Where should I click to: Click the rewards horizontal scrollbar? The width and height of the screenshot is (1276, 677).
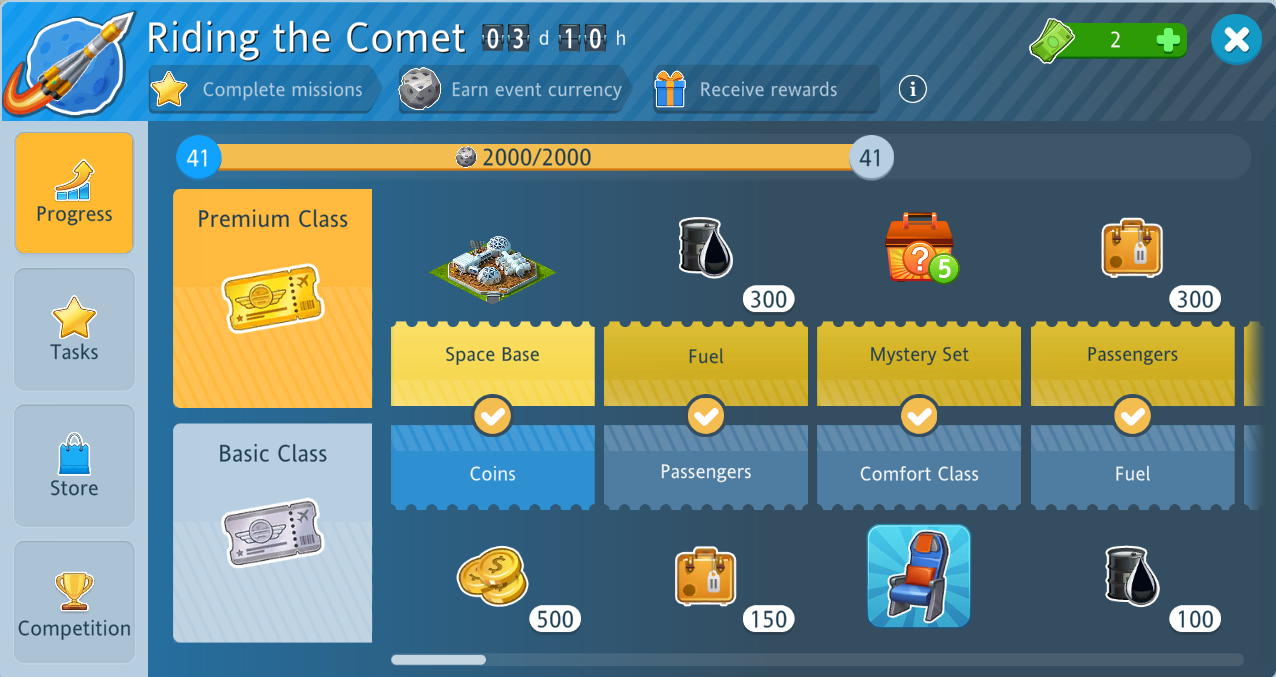(x=438, y=660)
